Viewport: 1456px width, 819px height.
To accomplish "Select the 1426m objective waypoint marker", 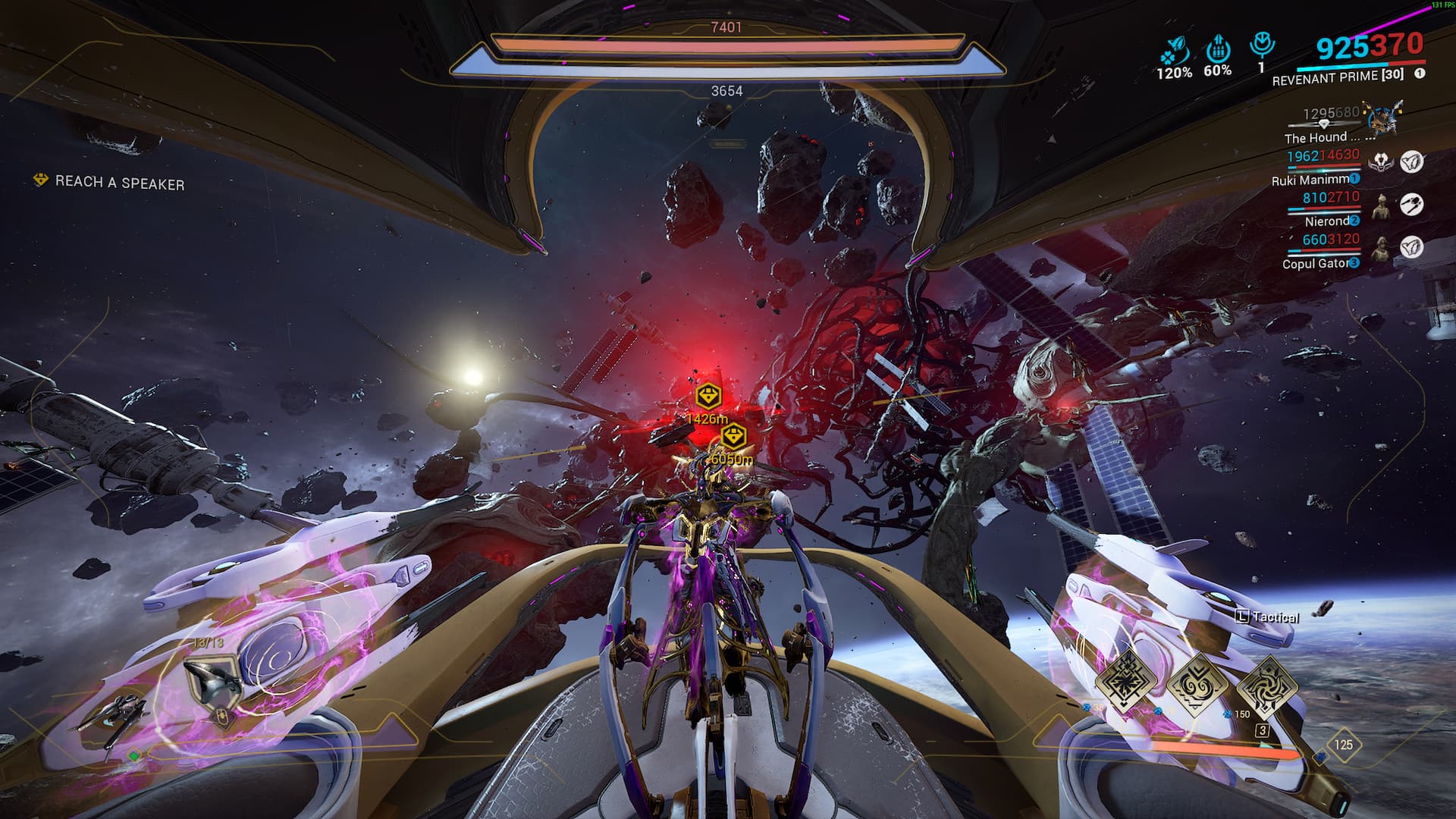I will coord(708,396).
